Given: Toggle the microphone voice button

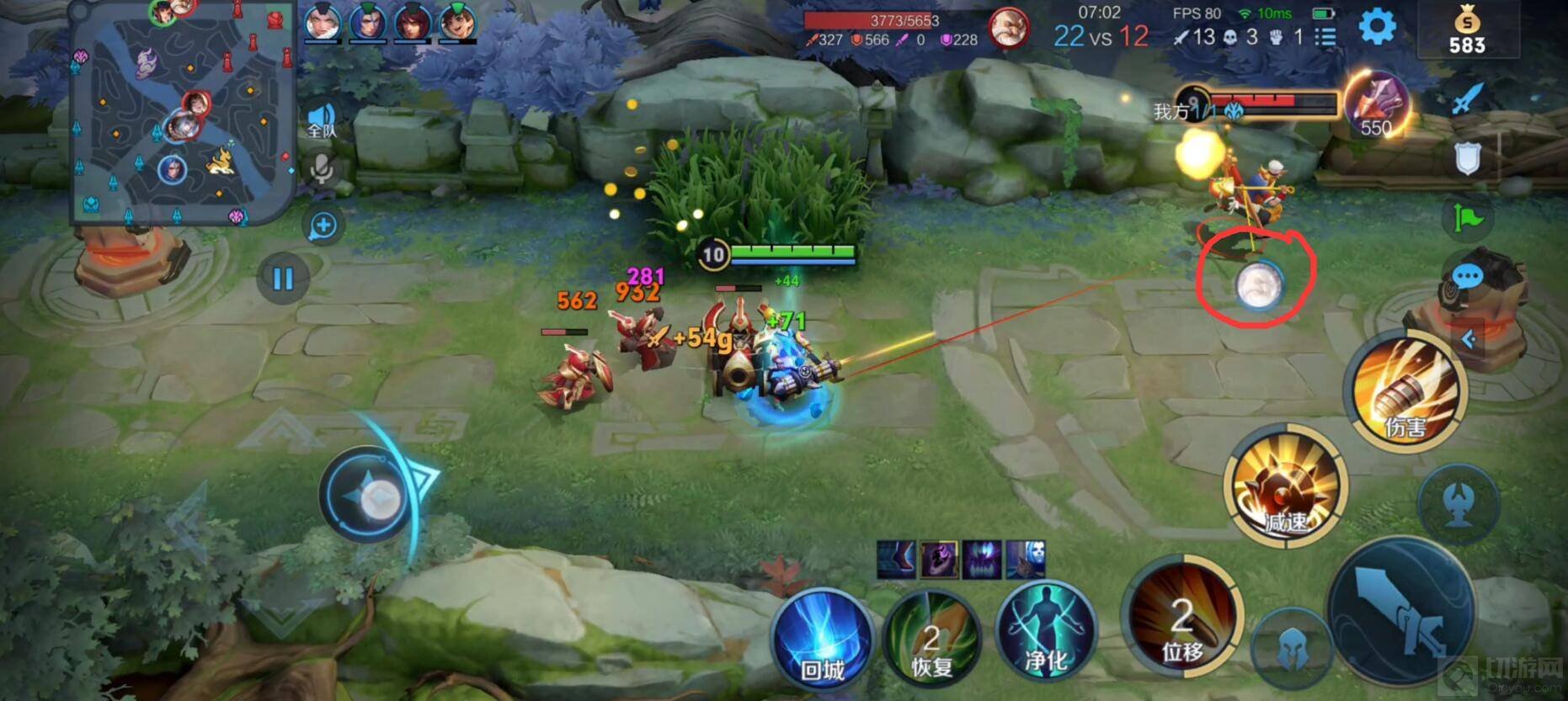Looking at the screenshot, I should pyautogui.click(x=321, y=169).
